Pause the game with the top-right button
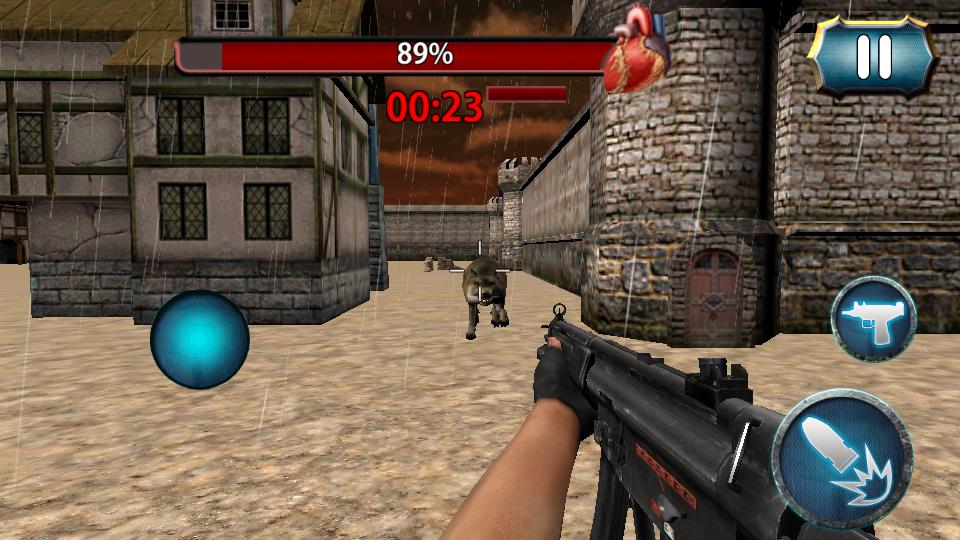The image size is (960, 540). click(872, 56)
